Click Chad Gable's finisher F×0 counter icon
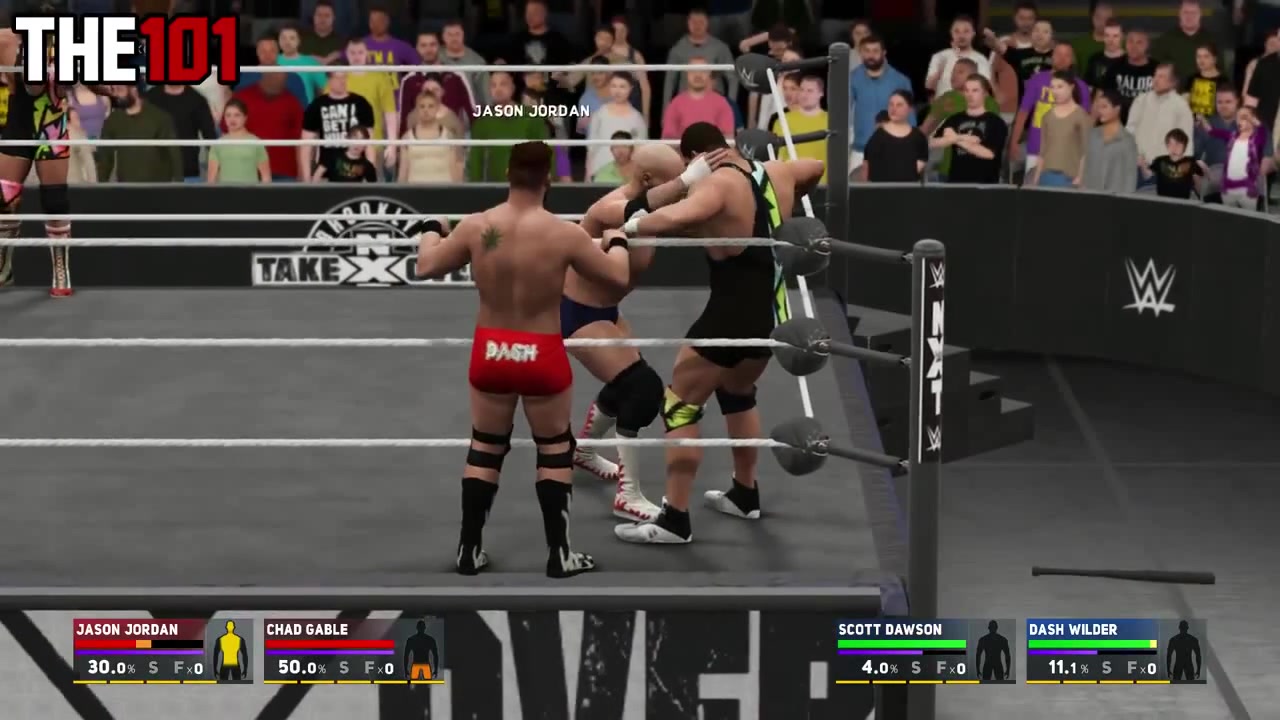Image resolution: width=1280 pixels, height=720 pixels. [377, 668]
